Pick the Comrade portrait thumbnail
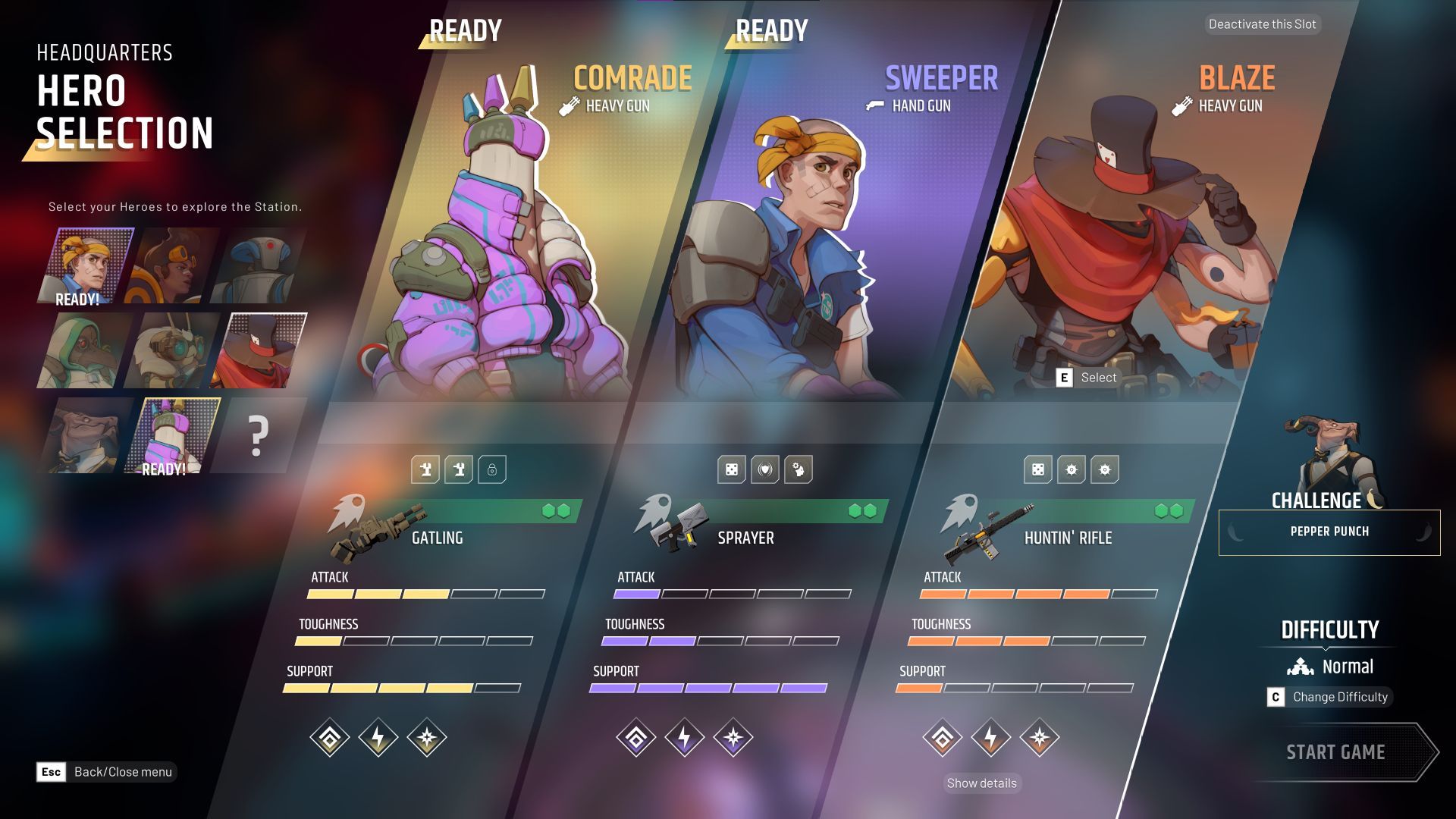This screenshot has height=819, width=1456. coord(173,436)
